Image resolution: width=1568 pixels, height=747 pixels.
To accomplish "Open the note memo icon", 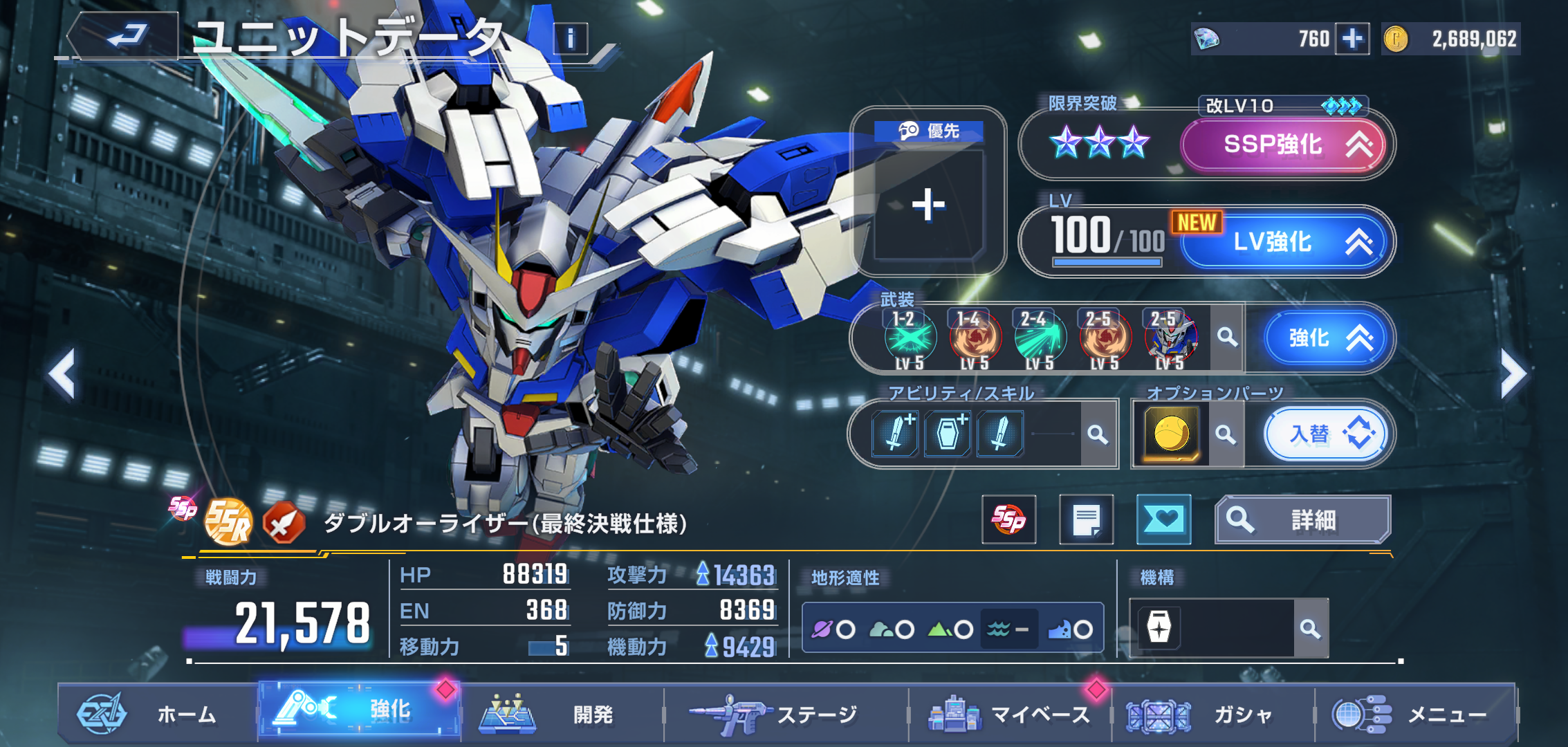I will (1086, 519).
